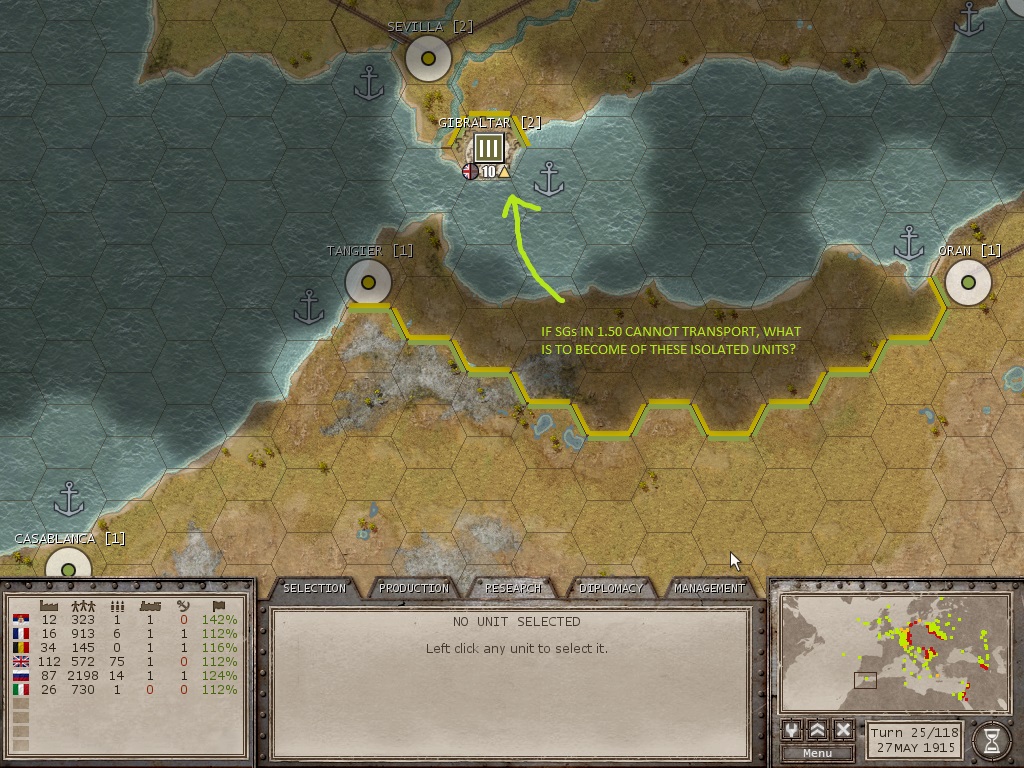This screenshot has width=1024, height=768.
Task: Open the Management tab
Action: tap(709, 588)
